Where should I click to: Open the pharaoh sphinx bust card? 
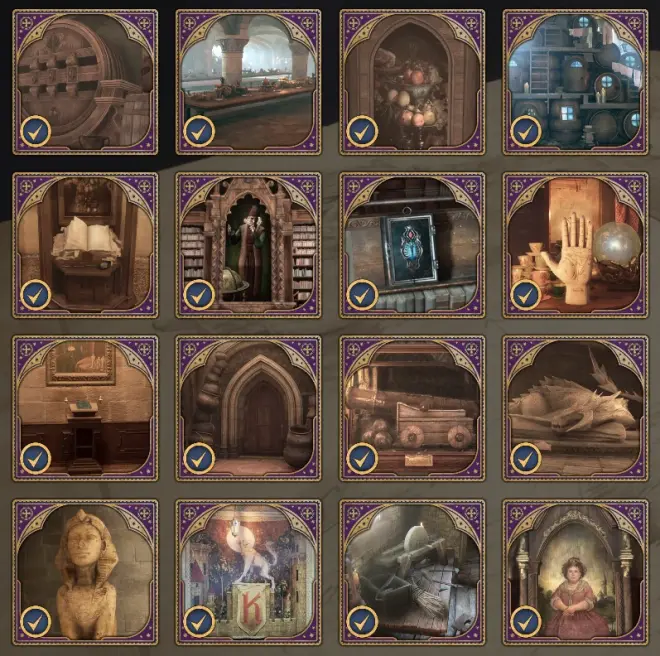click(85, 571)
